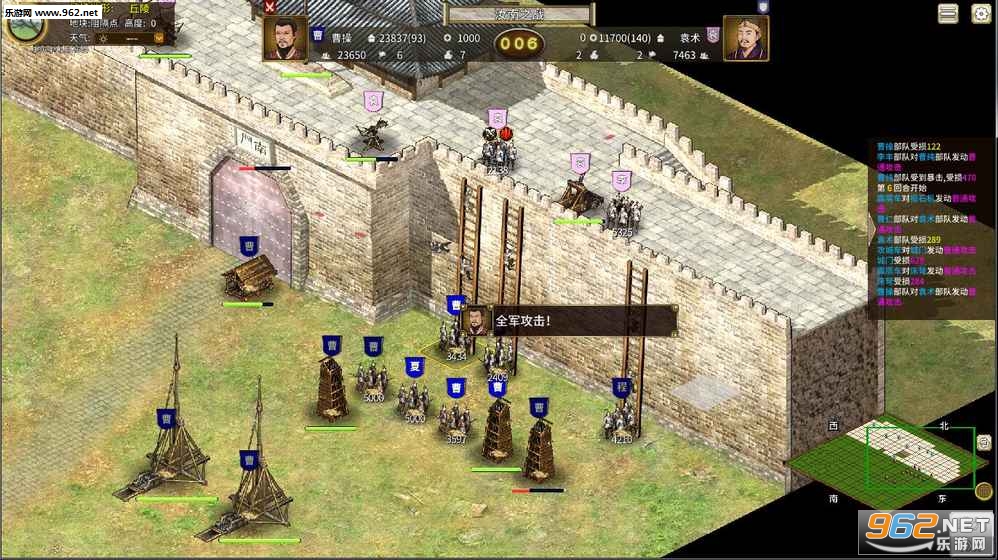
Task: Click the red crossed-swords icon above Cao Cao's portrait
Action: pyautogui.click(x=270, y=7)
